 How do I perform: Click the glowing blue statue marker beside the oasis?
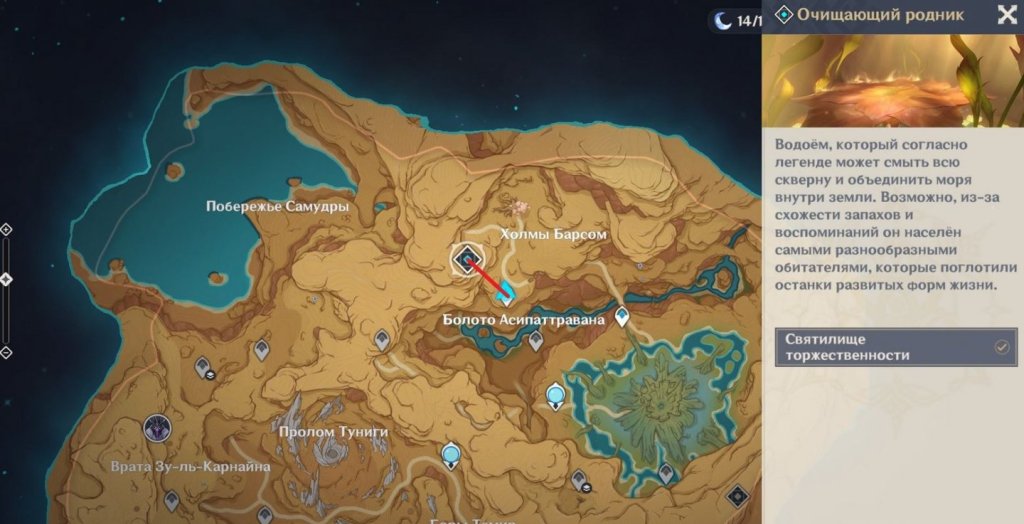[556, 398]
